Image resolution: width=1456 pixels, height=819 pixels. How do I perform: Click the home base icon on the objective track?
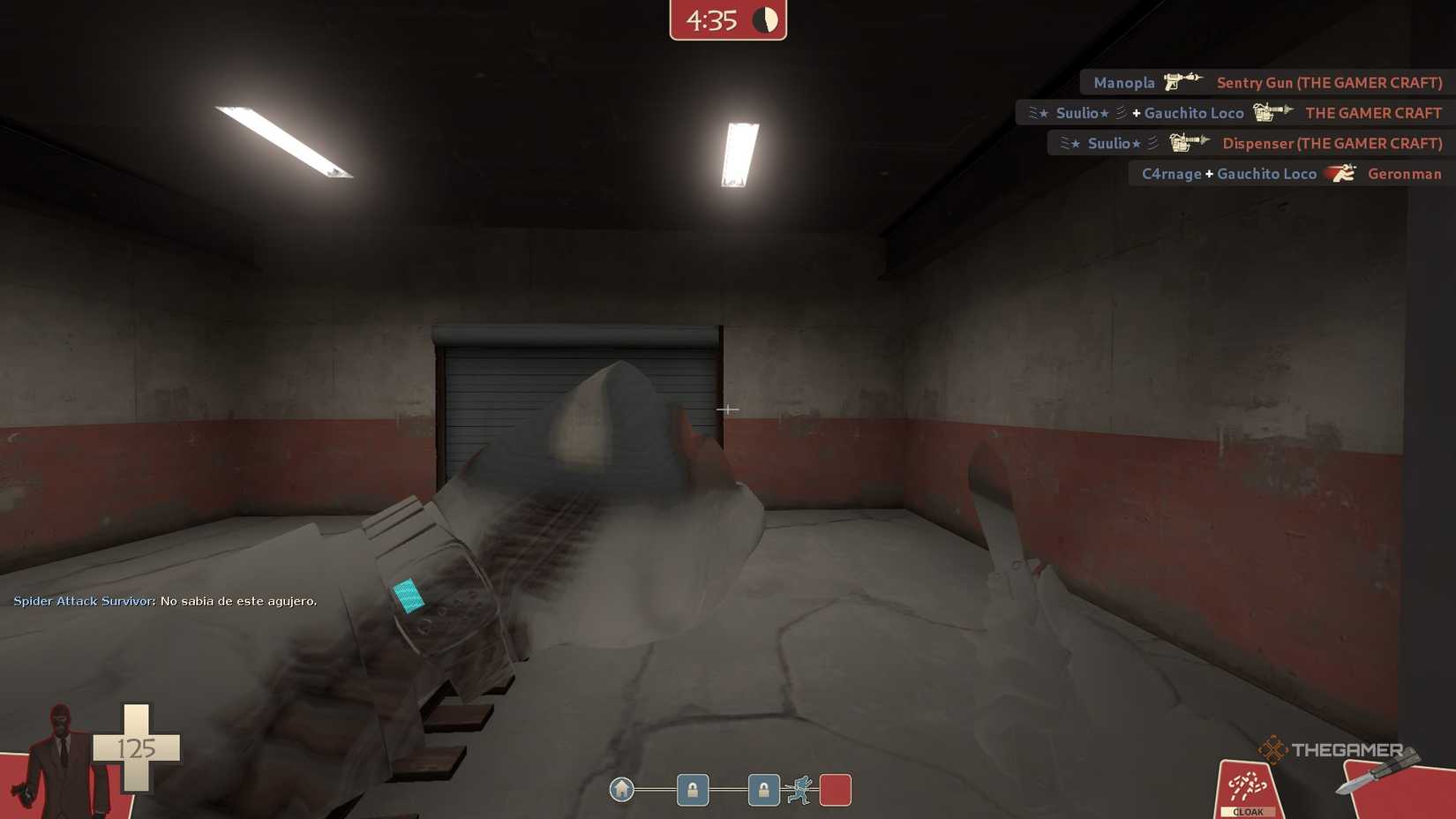(623, 791)
